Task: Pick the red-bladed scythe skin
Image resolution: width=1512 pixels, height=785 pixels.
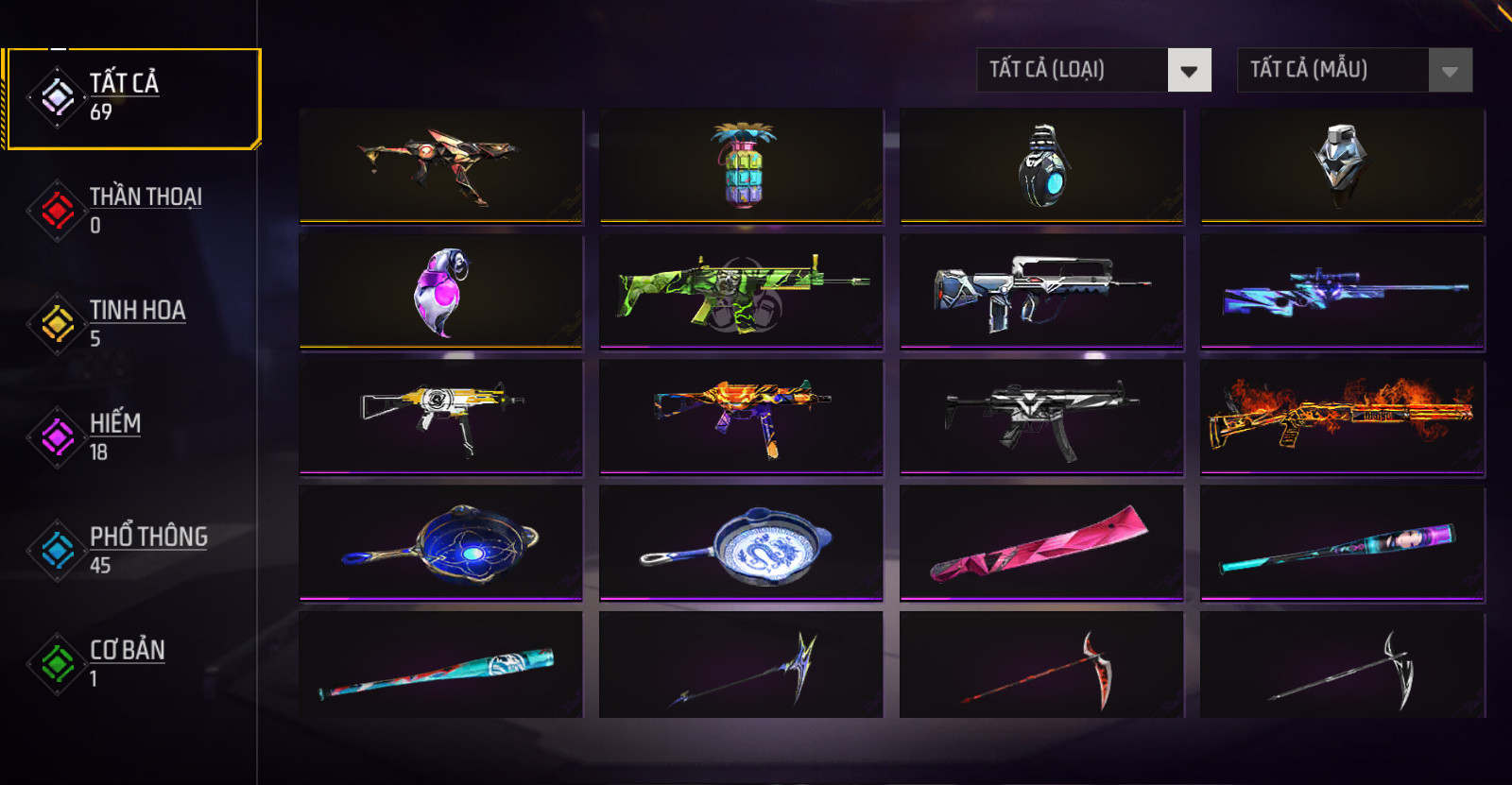Action: (x=1041, y=666)
